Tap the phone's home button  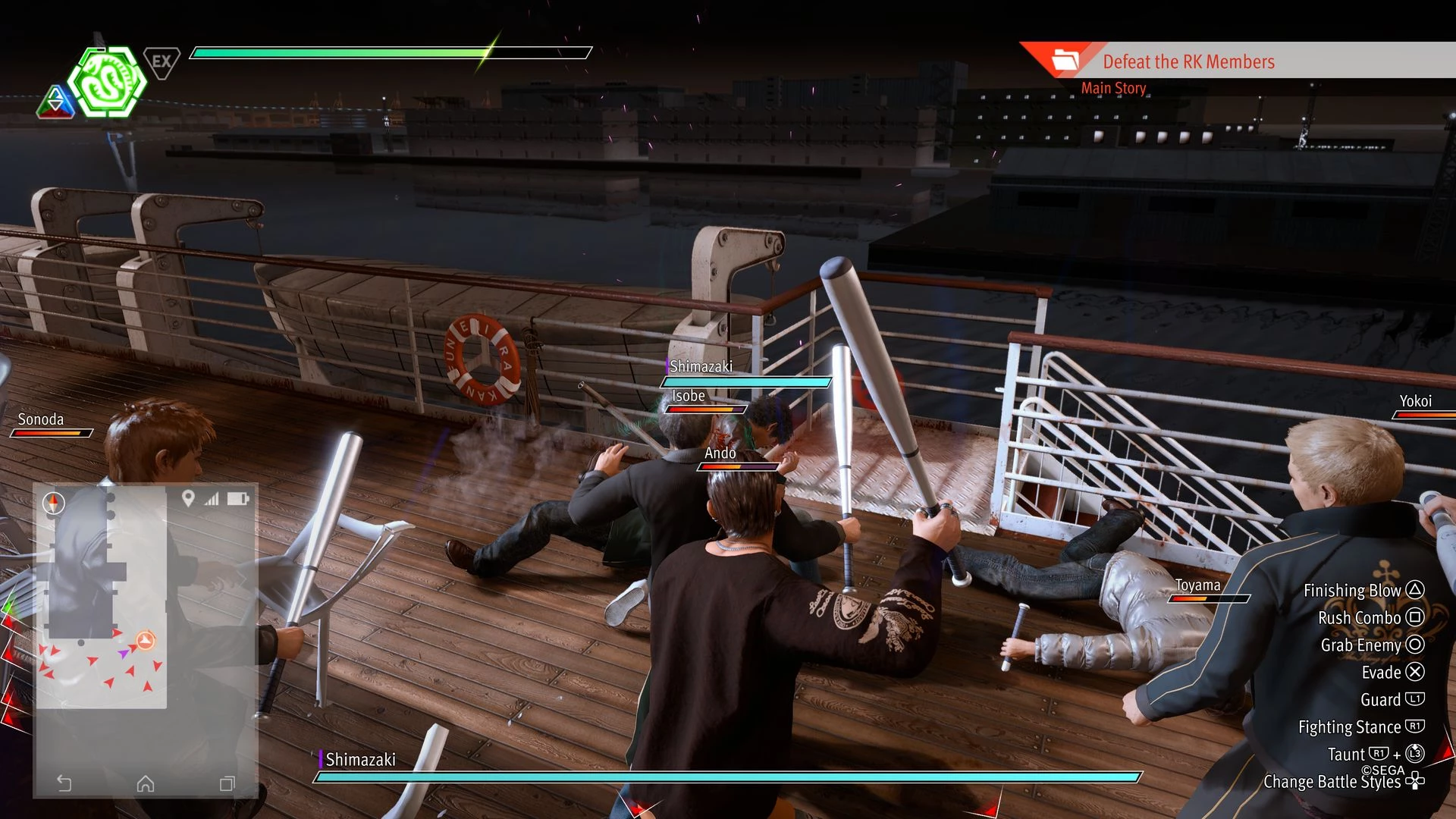coord(146,783)
